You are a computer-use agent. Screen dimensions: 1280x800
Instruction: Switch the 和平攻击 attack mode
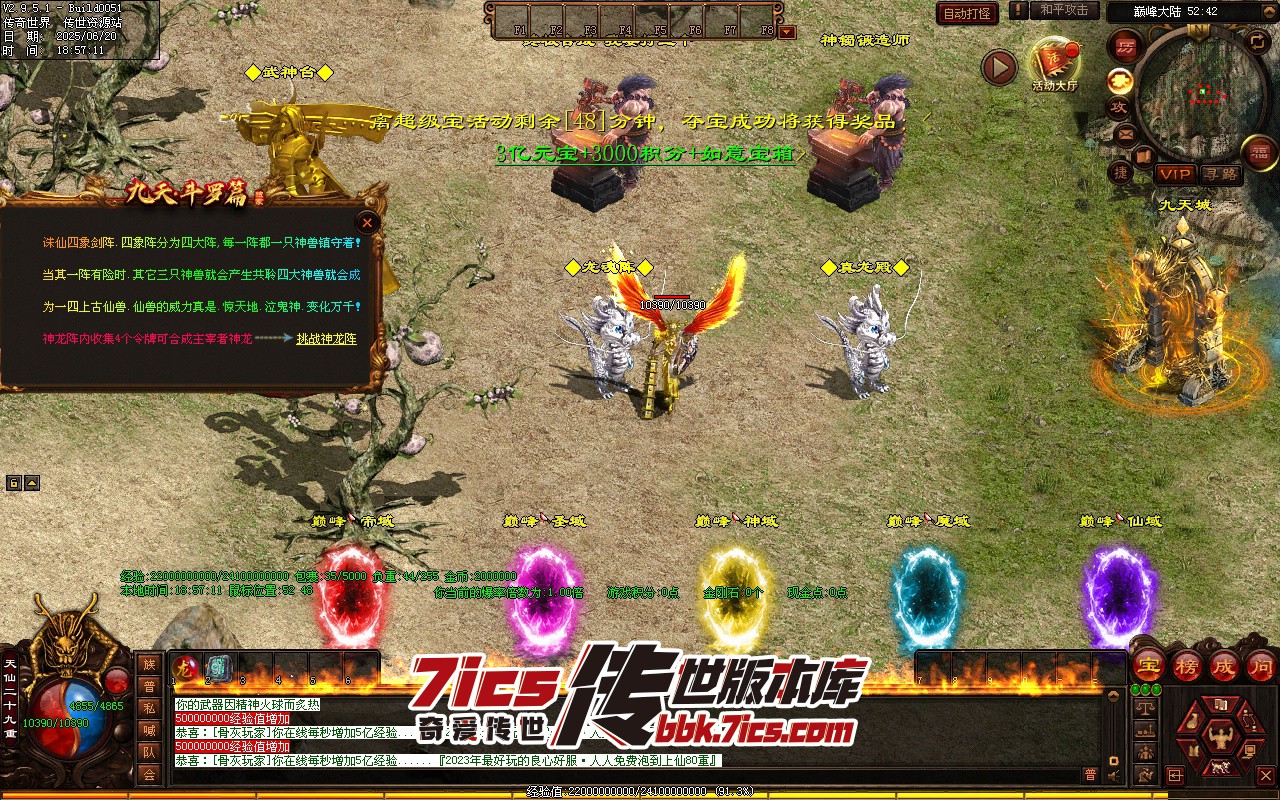coord(1063,10)
